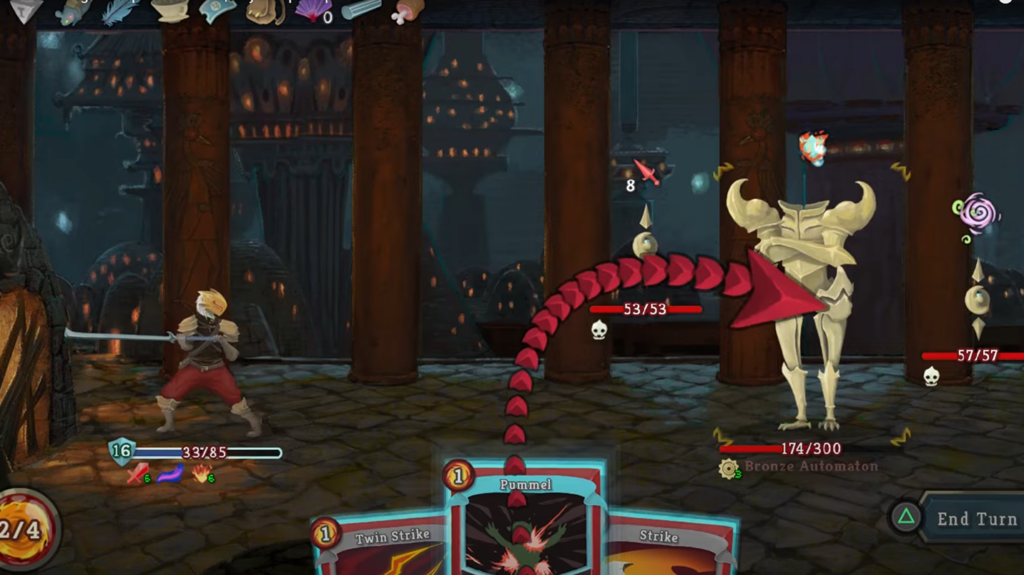This screenshot has width=1024, height=575.
Task: Inspect the brown bag relic
Action: point(265,10)
